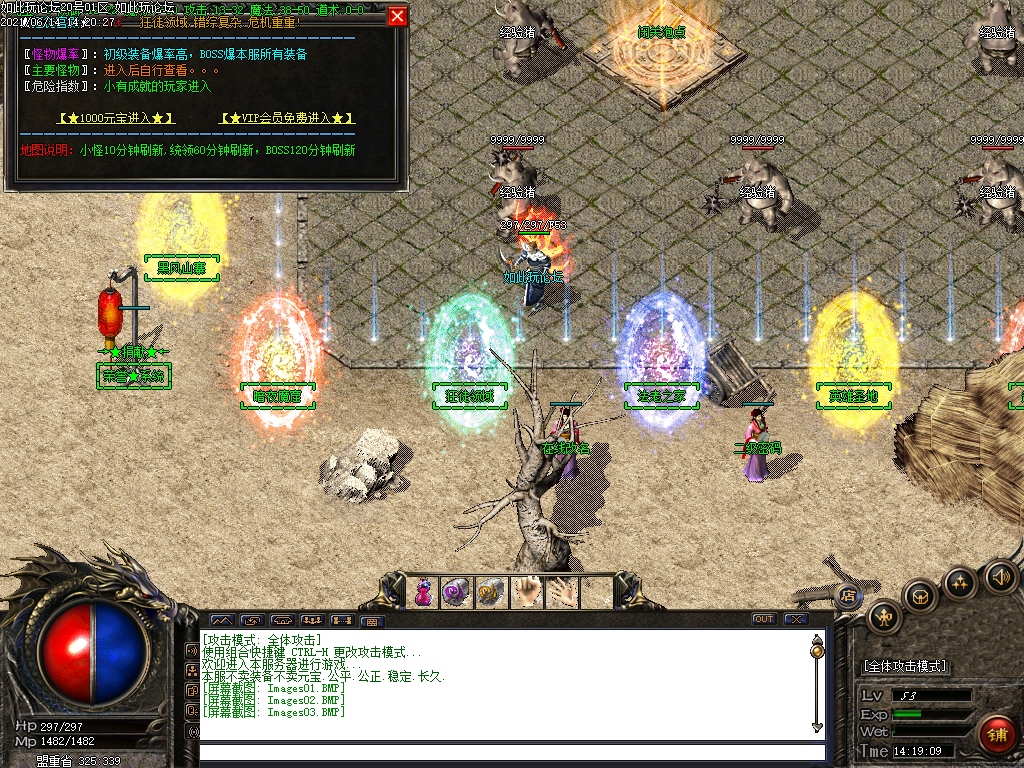Click the round red 铺 shop button
Viewport: 1024px width, 768px height.
pos(996,735)
